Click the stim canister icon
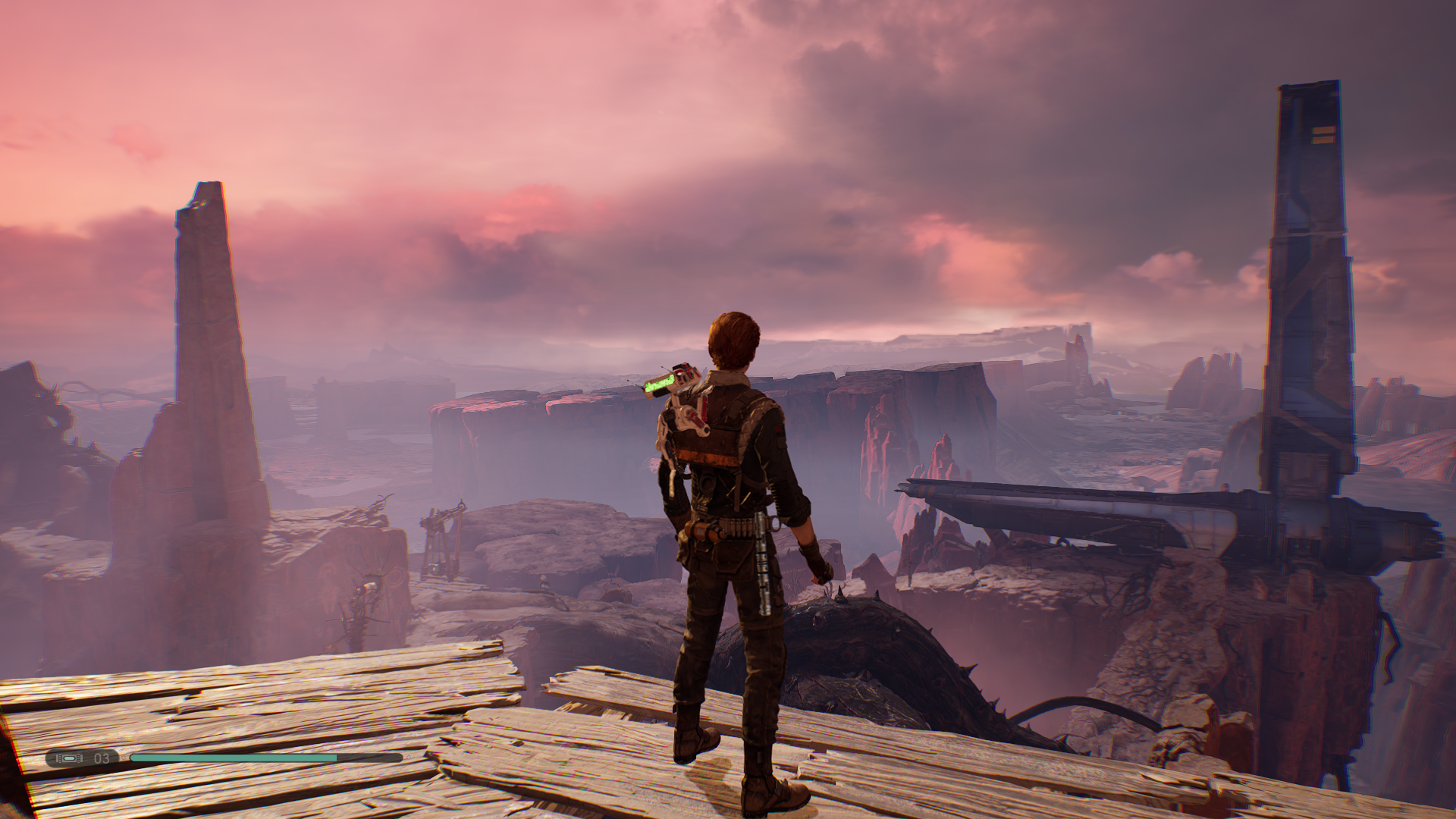This screenshot has width=1456, height=819. coord(70,758)
